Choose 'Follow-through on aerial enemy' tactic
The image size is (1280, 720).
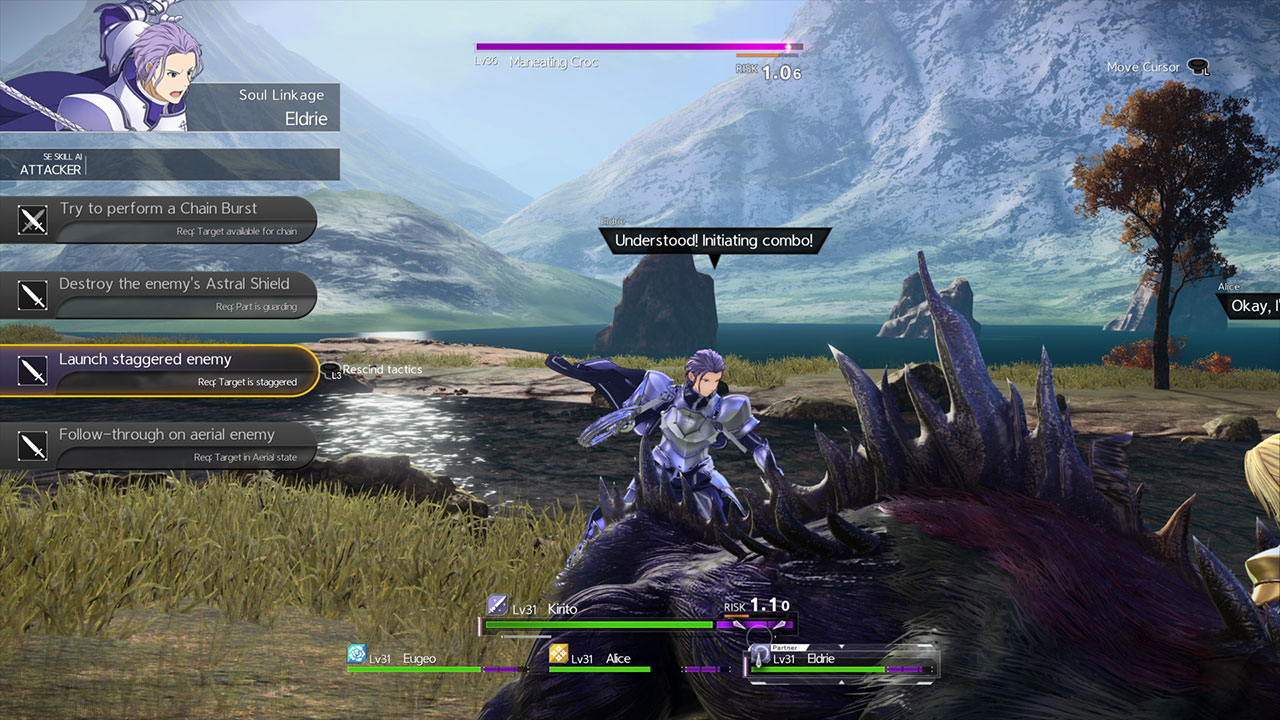158,445
